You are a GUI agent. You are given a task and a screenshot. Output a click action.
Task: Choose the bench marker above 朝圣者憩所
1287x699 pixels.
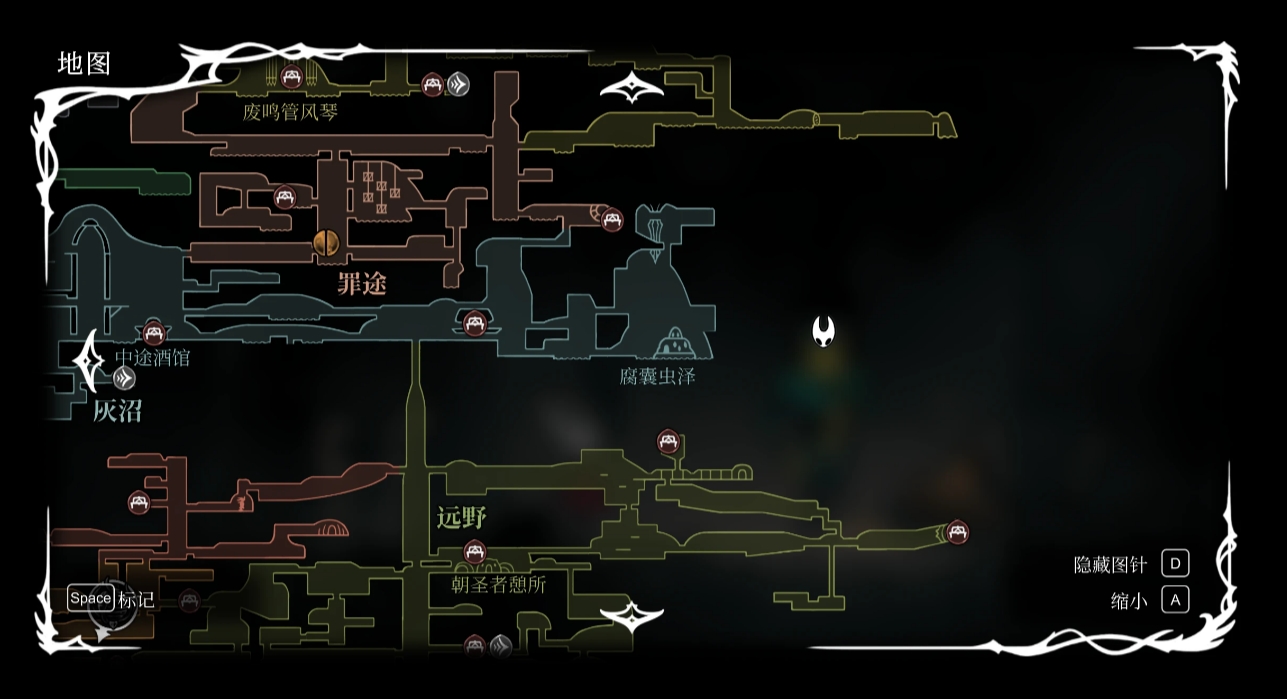click(475, 551)
